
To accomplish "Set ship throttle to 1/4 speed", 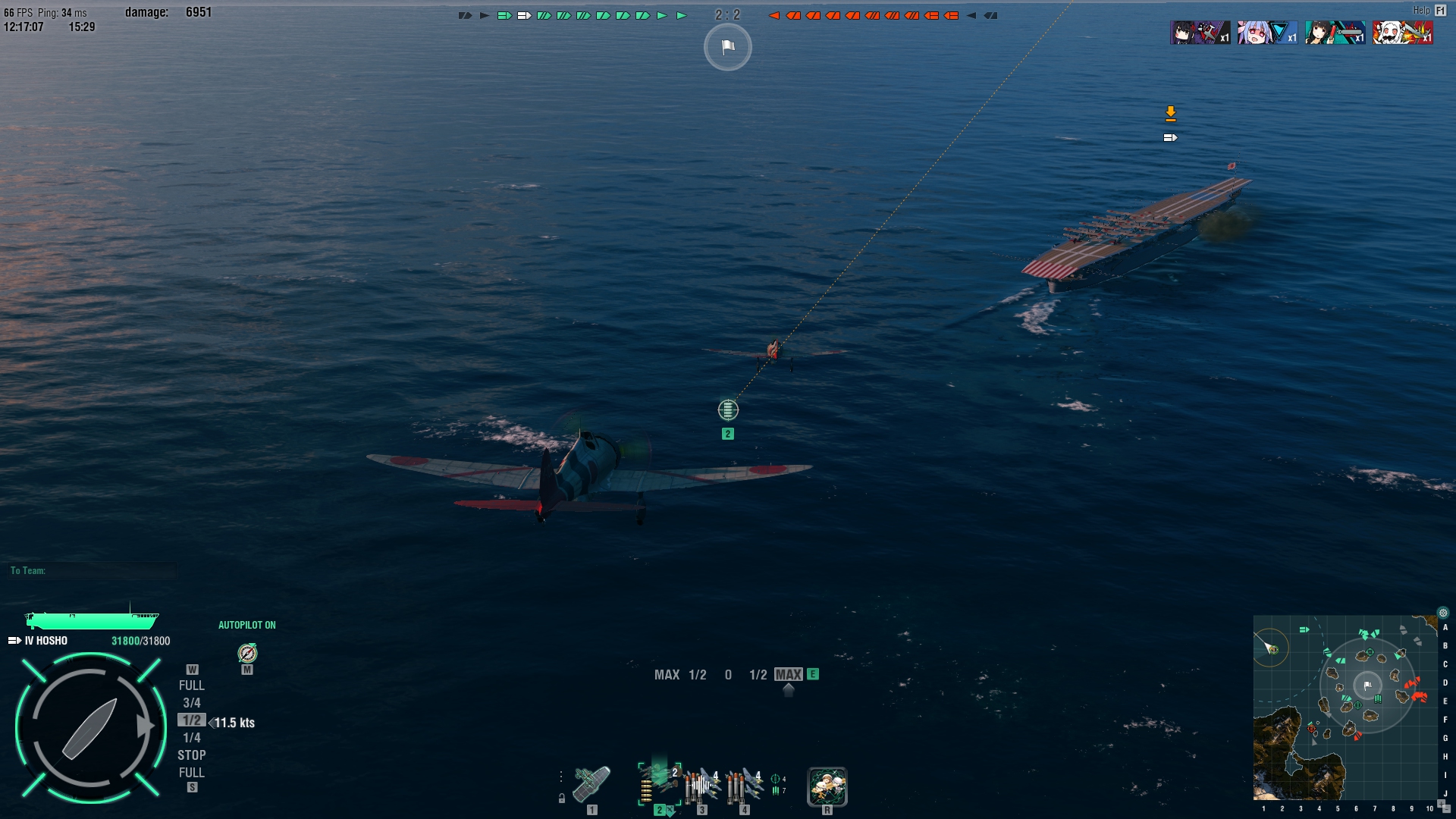I will tap(192, 738).
